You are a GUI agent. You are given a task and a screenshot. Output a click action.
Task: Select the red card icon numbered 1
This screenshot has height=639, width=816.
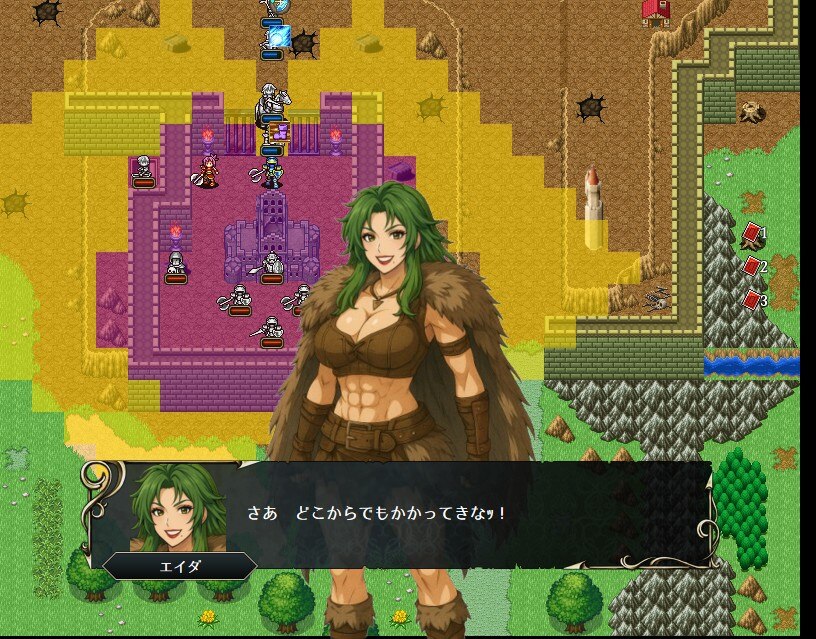(x=752, y=233)
